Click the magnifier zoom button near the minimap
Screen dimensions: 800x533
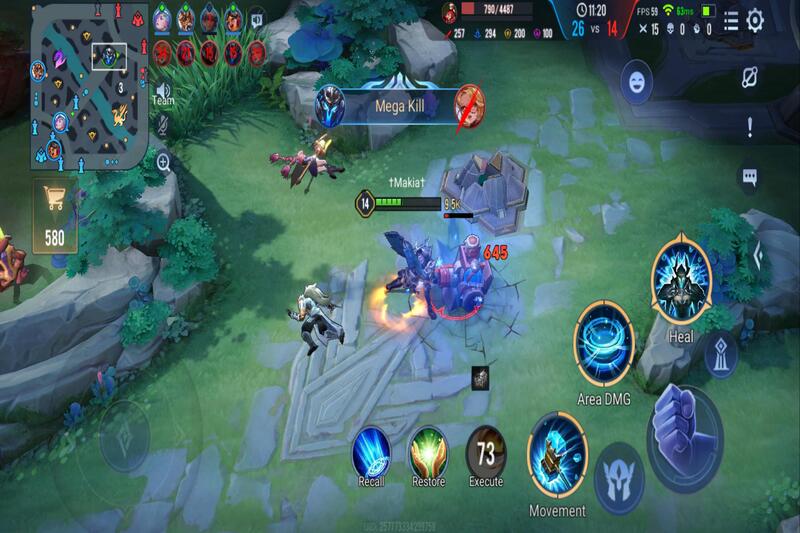pyautogui.click(x=162, y=160)
